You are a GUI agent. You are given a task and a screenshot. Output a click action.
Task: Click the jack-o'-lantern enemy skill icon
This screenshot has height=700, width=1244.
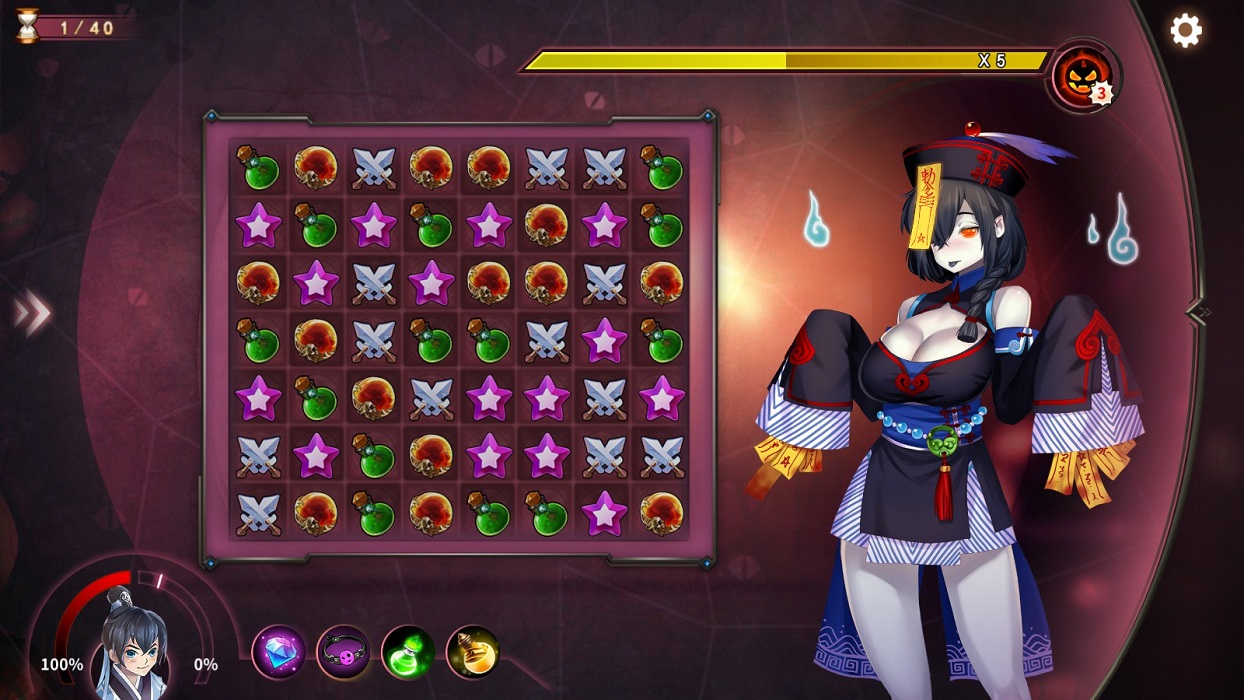1082,75
